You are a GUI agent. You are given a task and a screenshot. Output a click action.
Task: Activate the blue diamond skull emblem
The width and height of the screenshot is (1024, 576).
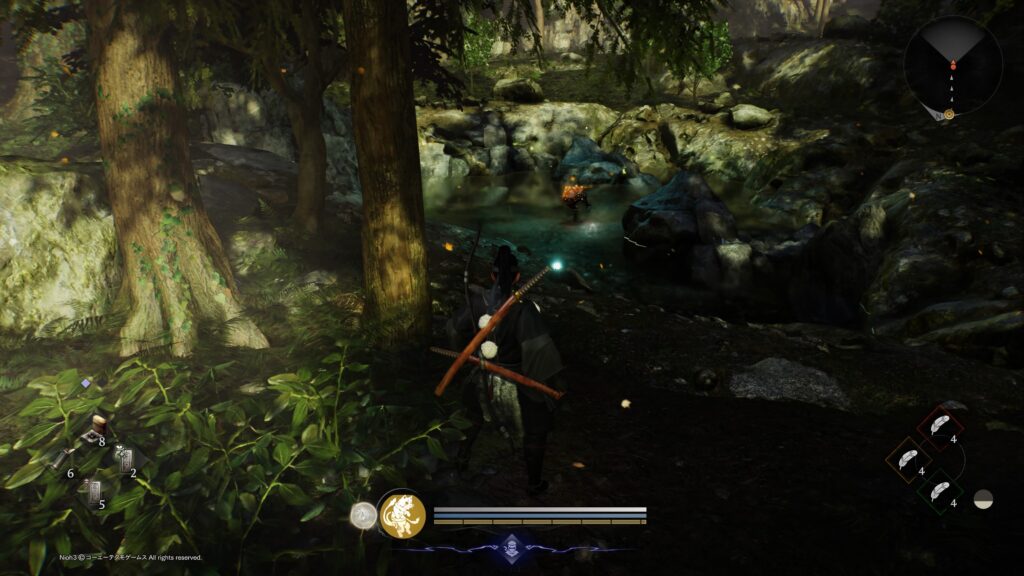click(x=512, y=548)
